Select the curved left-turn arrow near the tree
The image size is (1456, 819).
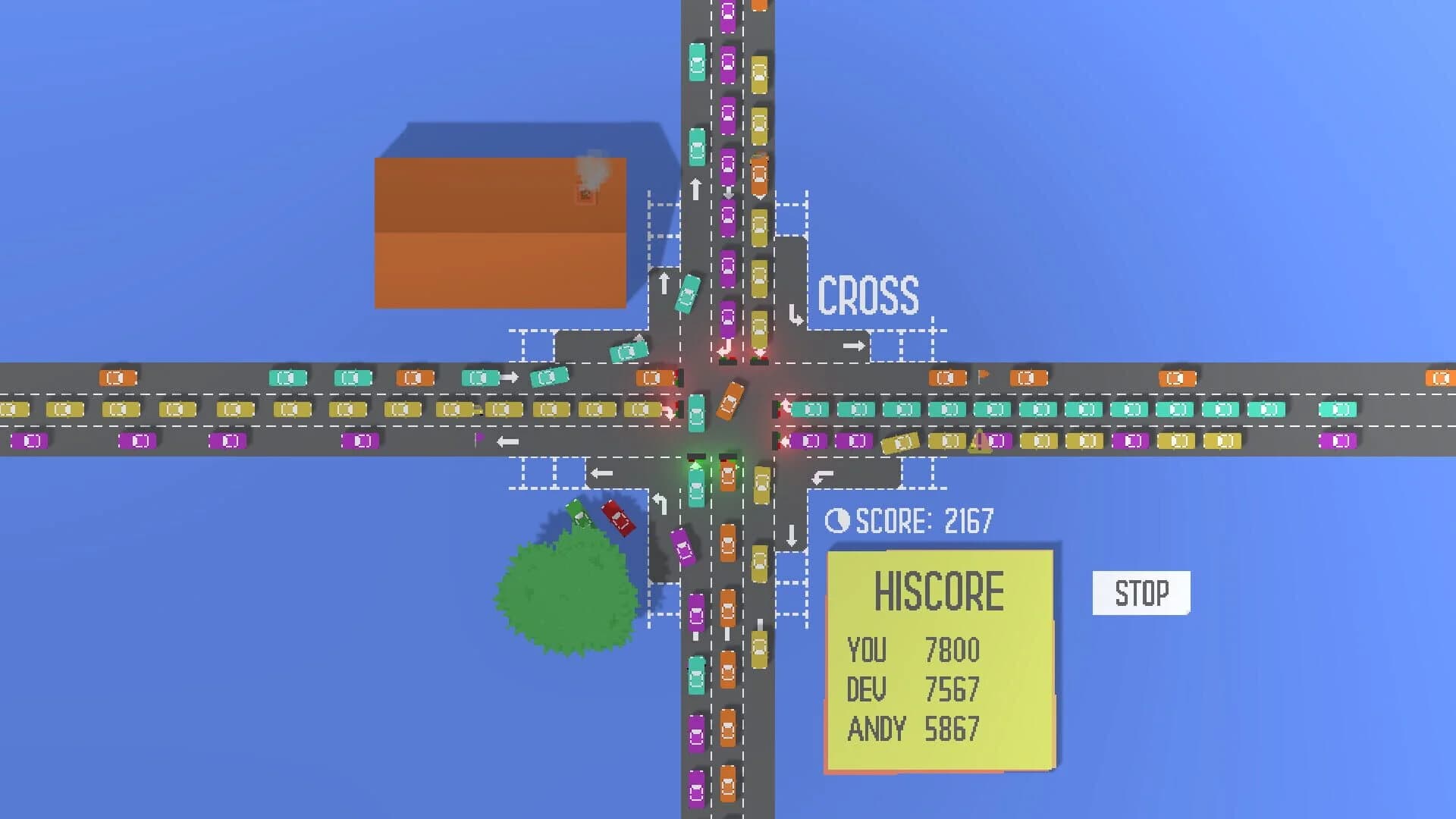click(659, 503)
